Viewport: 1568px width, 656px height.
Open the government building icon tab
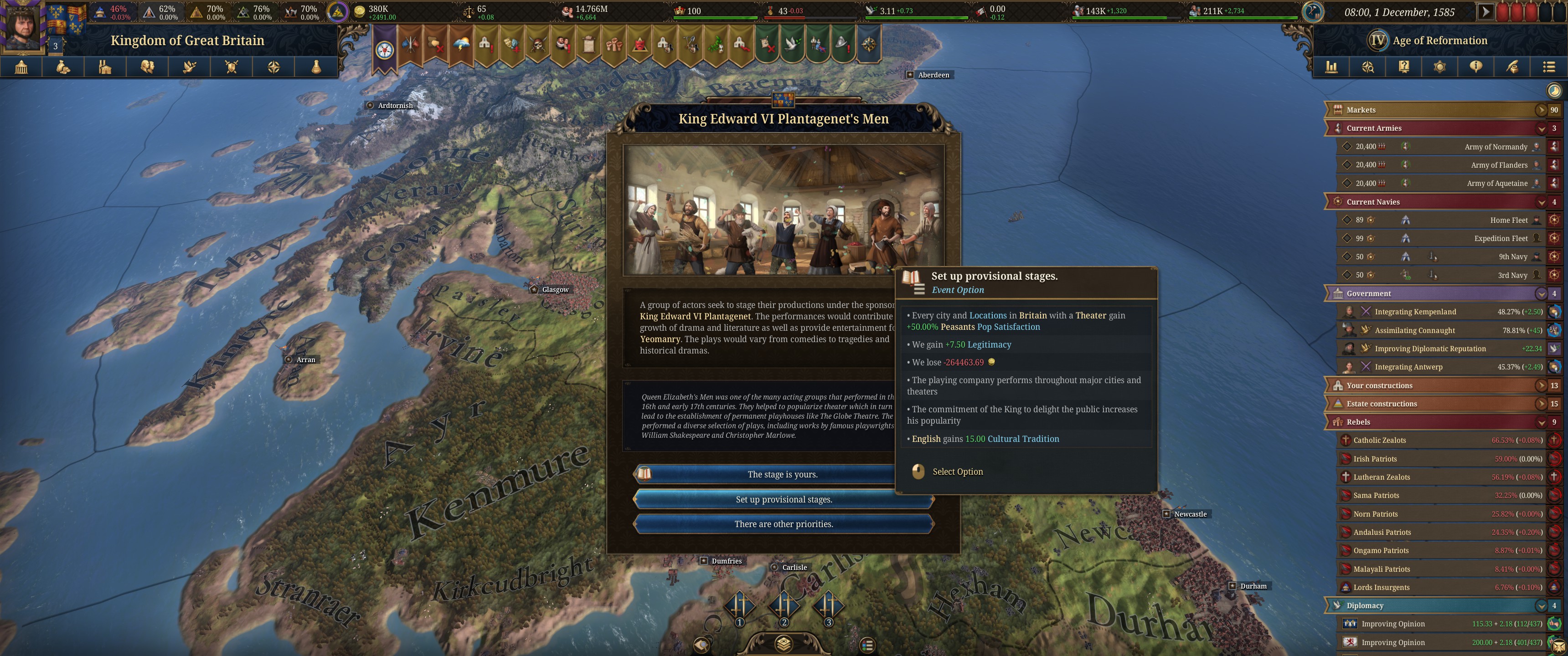21,67
